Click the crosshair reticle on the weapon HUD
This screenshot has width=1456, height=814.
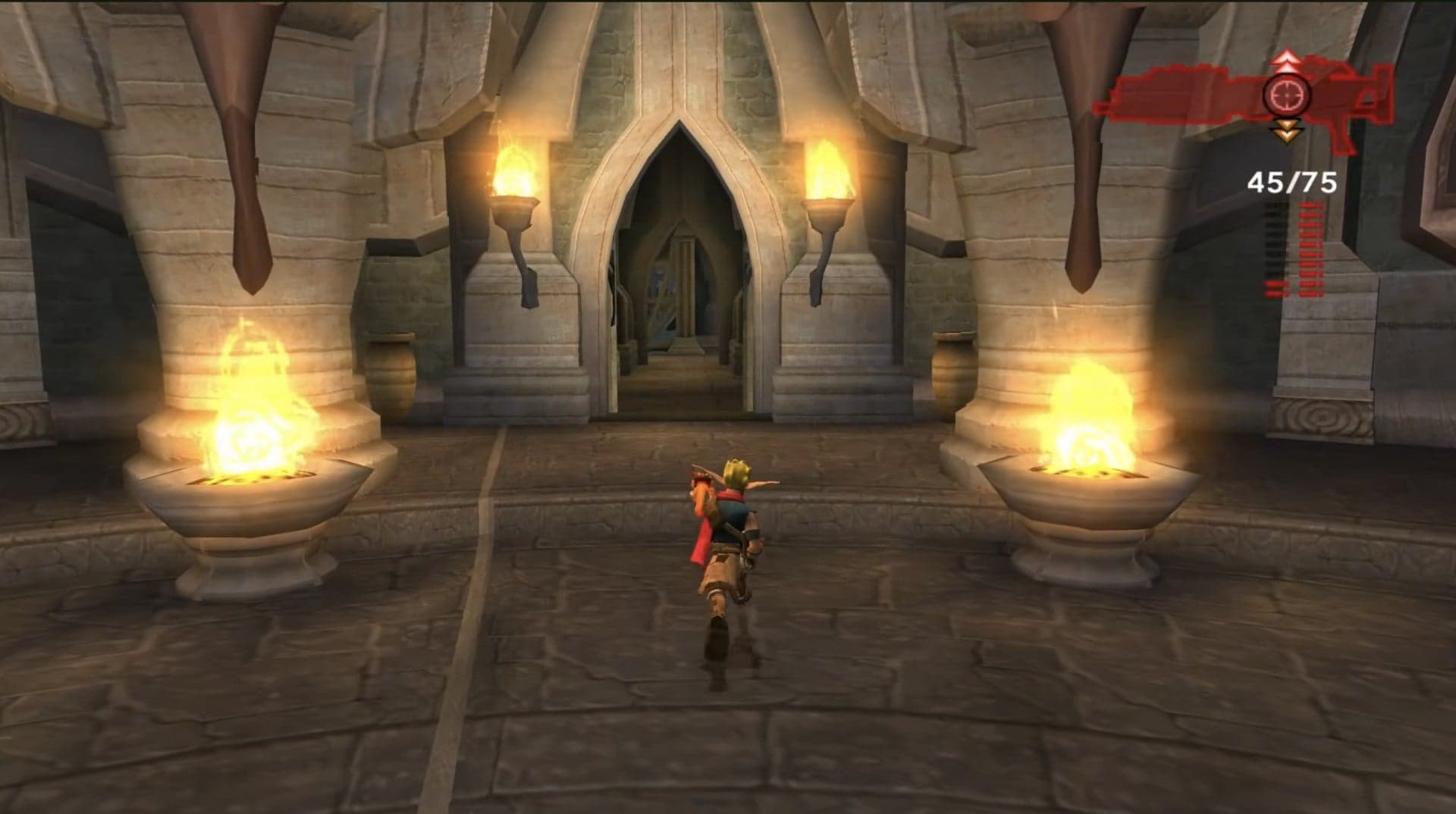tap(1288, 95)
